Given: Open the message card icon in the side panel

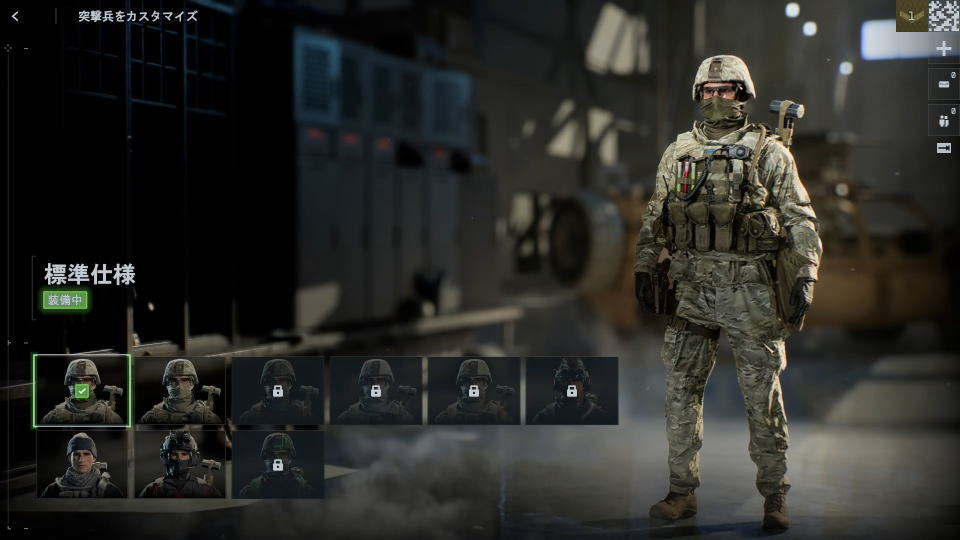Looking at the screenshot, I should pos(944,85).
